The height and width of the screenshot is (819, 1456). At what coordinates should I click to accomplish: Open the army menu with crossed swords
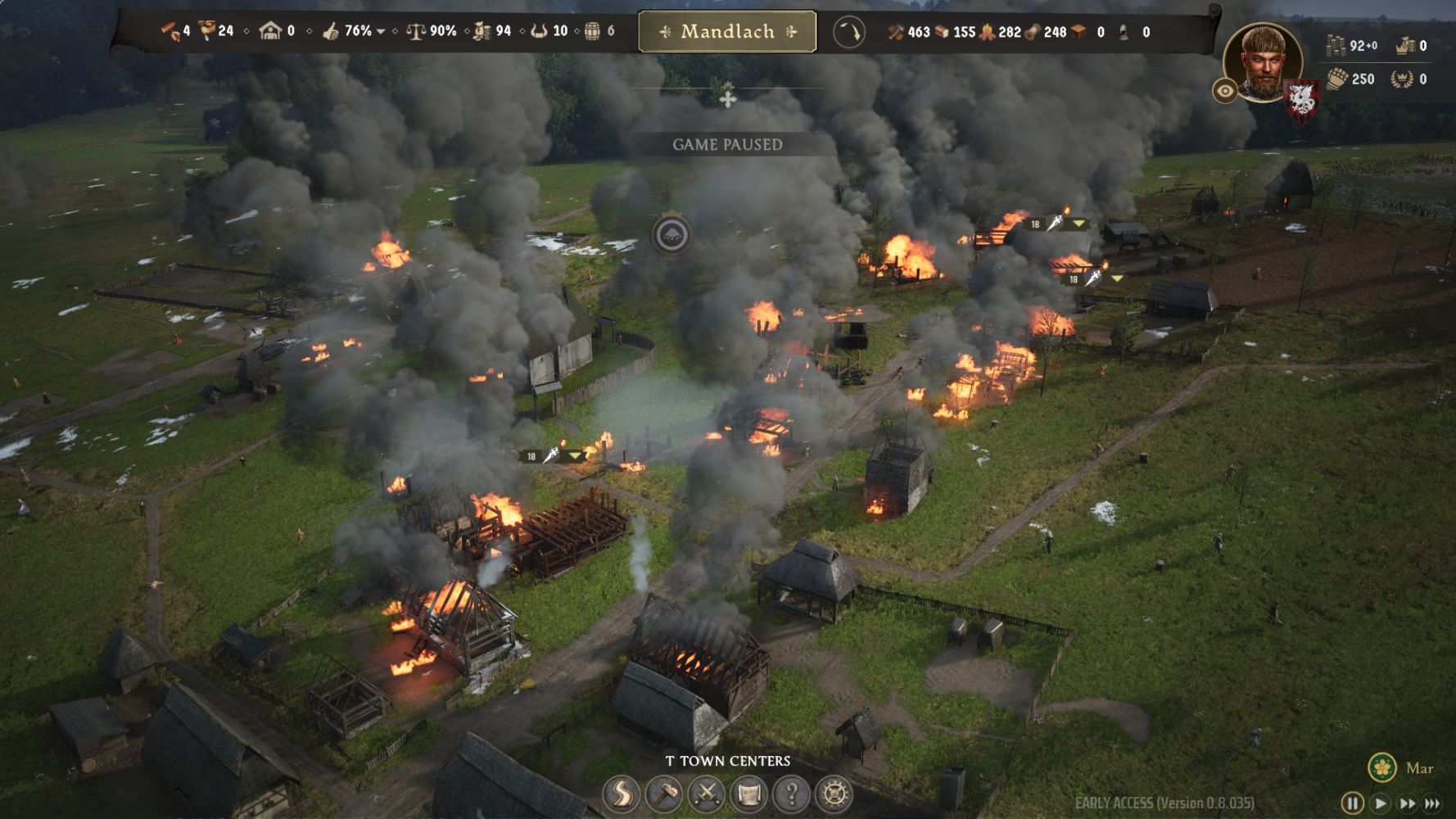point(707,793)
